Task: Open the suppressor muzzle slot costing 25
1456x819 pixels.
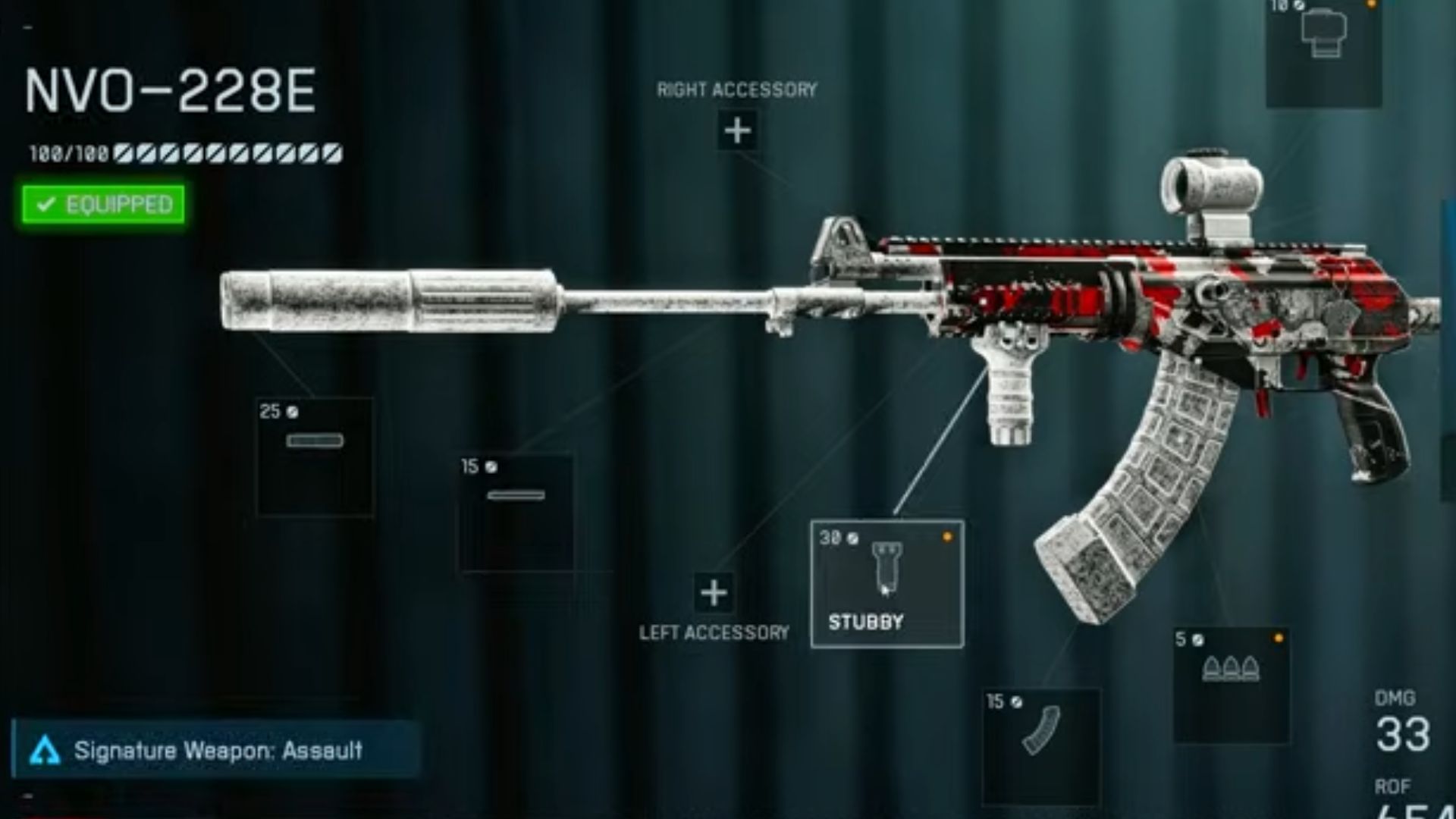Action: click(315, 457)
